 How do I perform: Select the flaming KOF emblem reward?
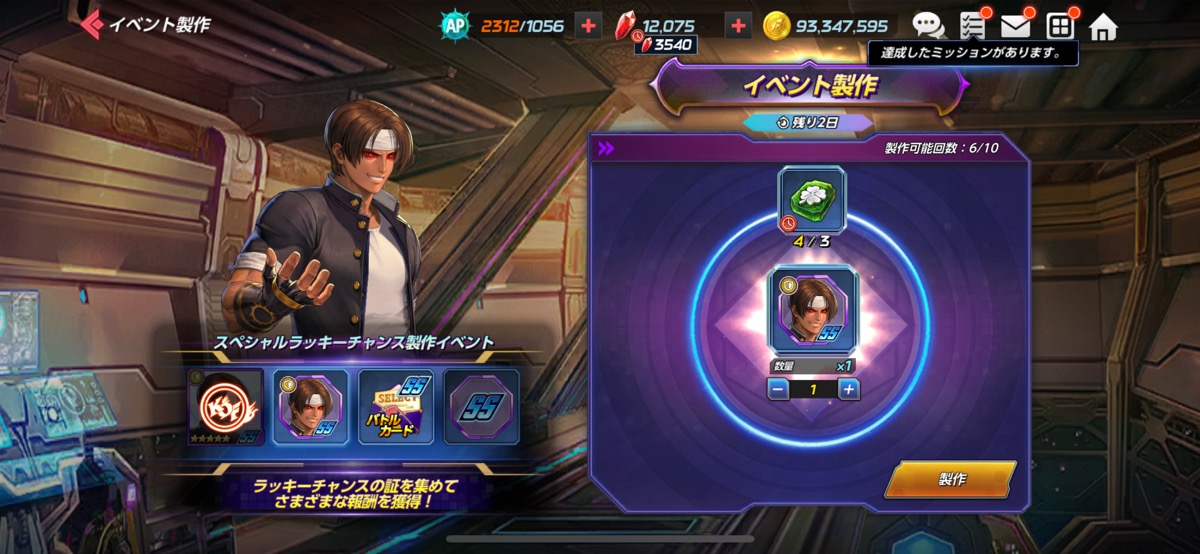[x=225, y=406]
